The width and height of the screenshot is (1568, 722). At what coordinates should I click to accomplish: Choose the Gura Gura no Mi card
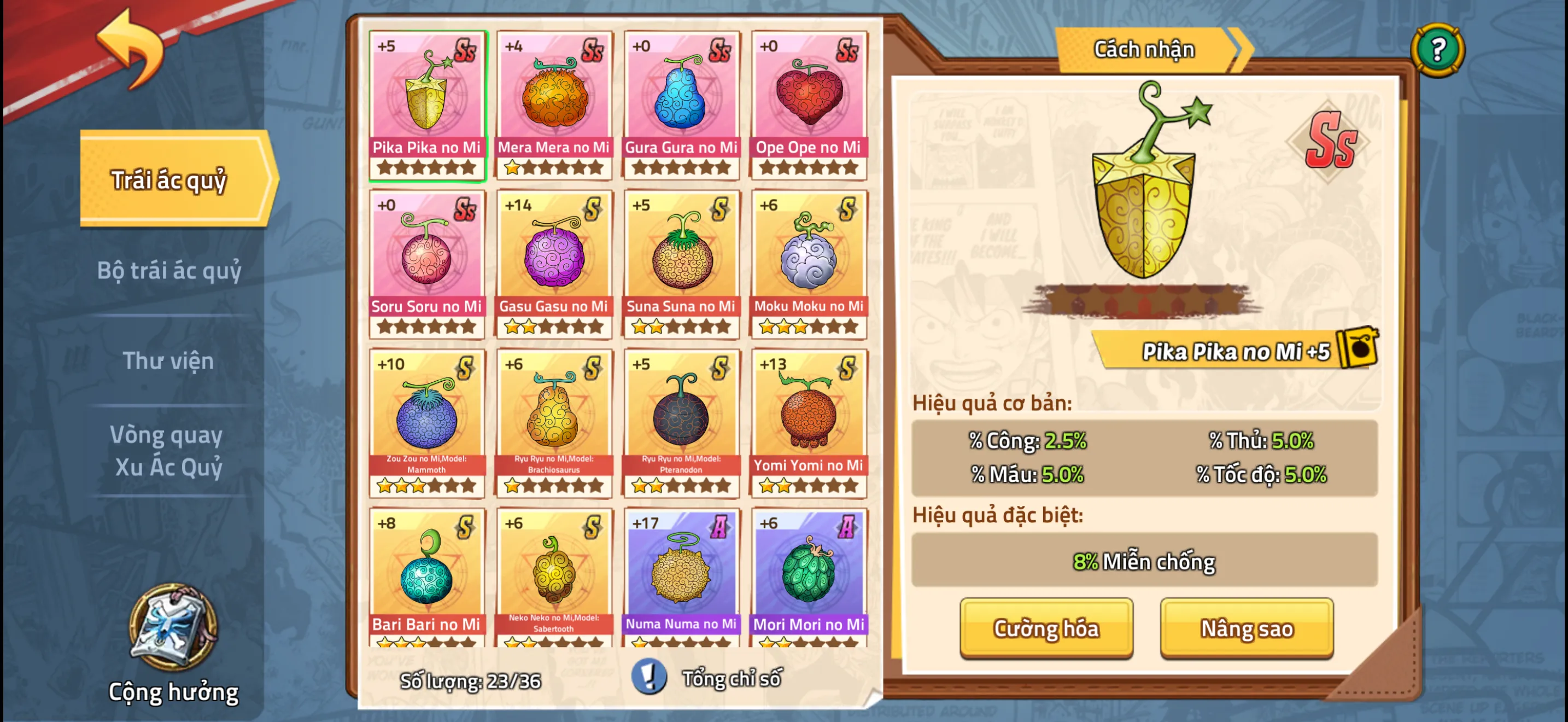coord(681,104)
